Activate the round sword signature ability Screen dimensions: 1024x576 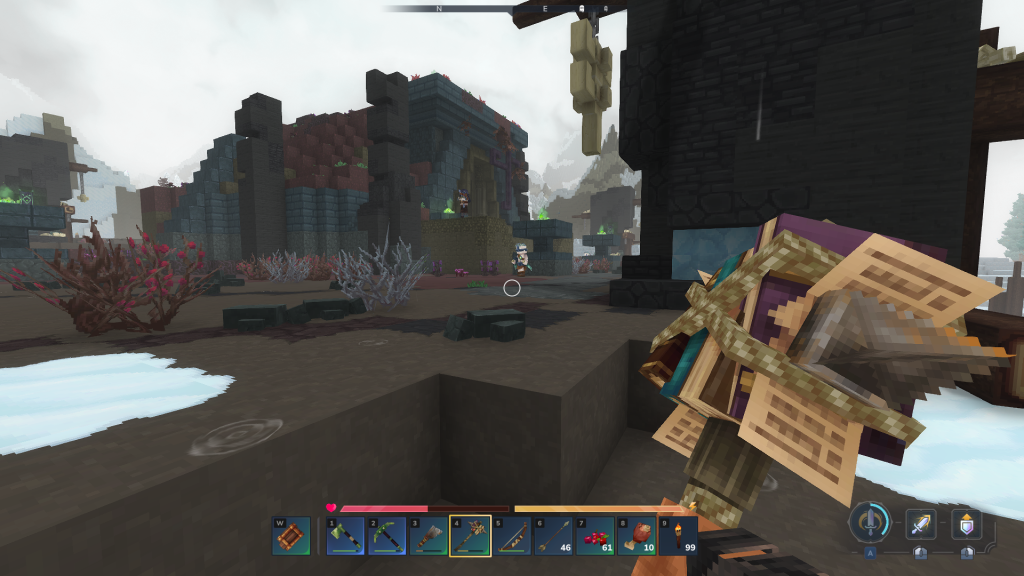tap(870, 522)
